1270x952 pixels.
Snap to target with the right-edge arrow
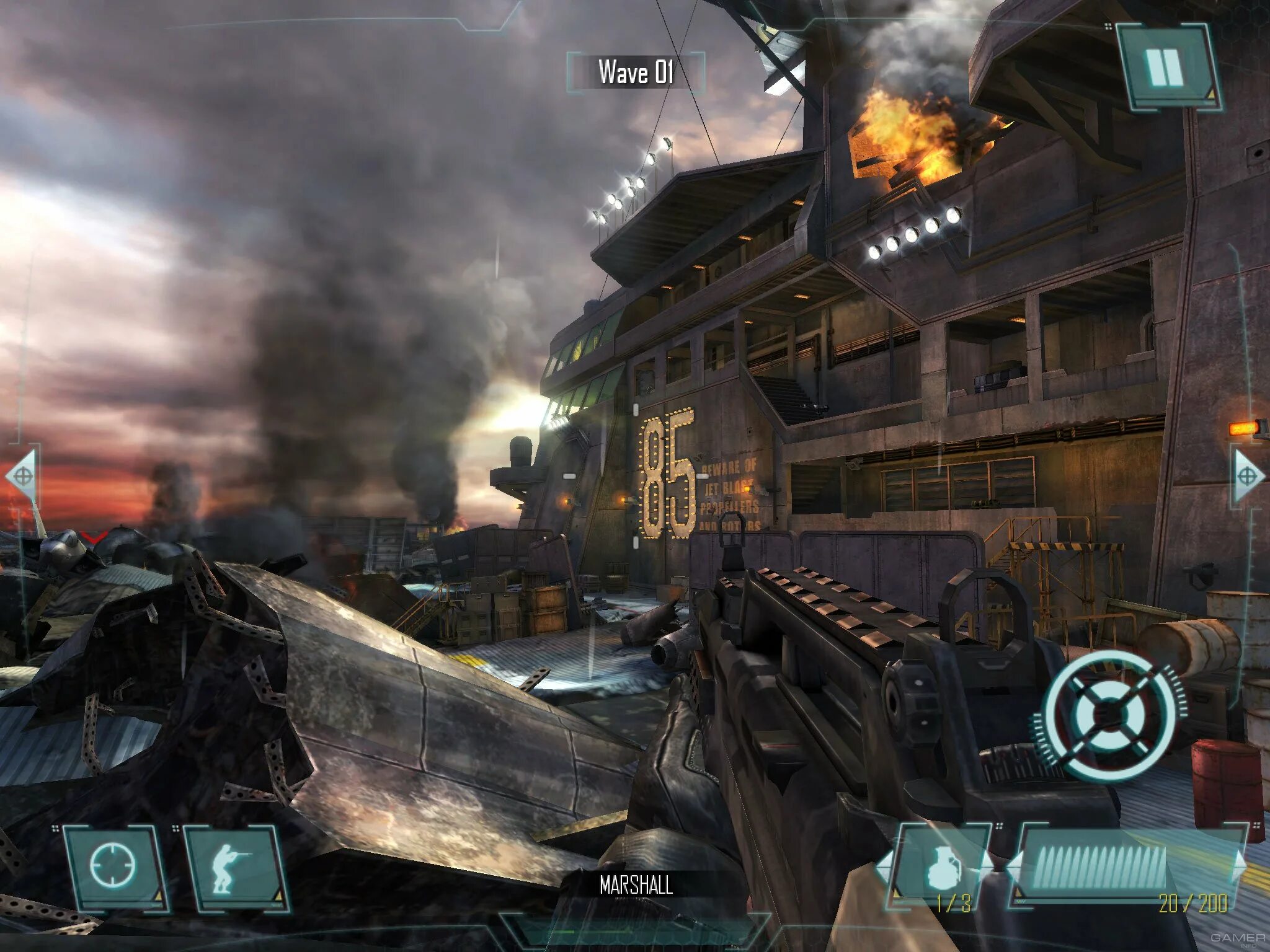pos(1248,476)
